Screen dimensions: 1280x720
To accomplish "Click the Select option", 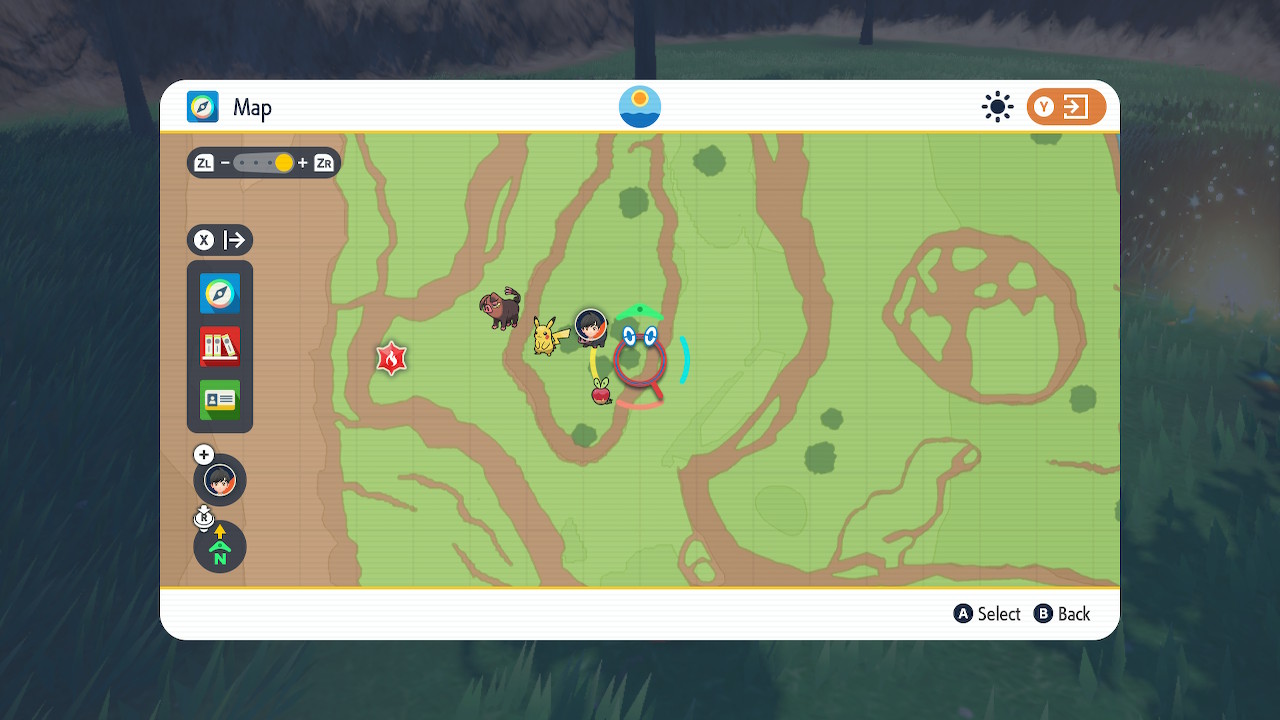I will point(987,614).
